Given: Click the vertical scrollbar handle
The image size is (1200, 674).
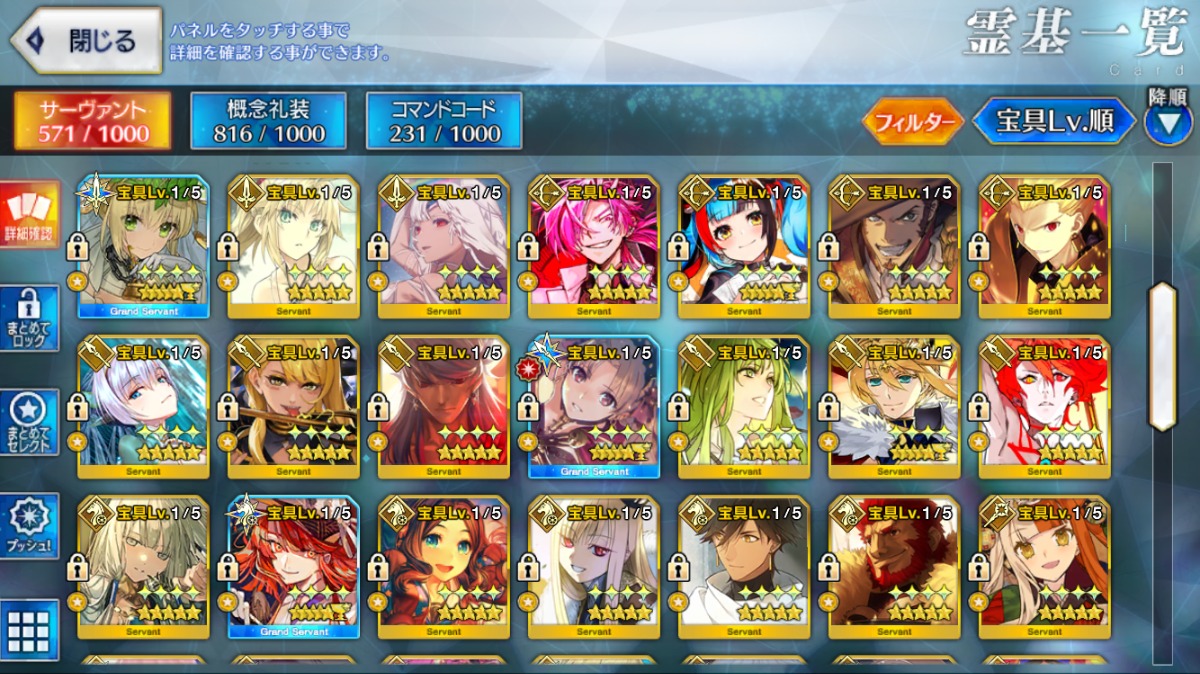Looking at the screenshot, I should [1162, 356].
